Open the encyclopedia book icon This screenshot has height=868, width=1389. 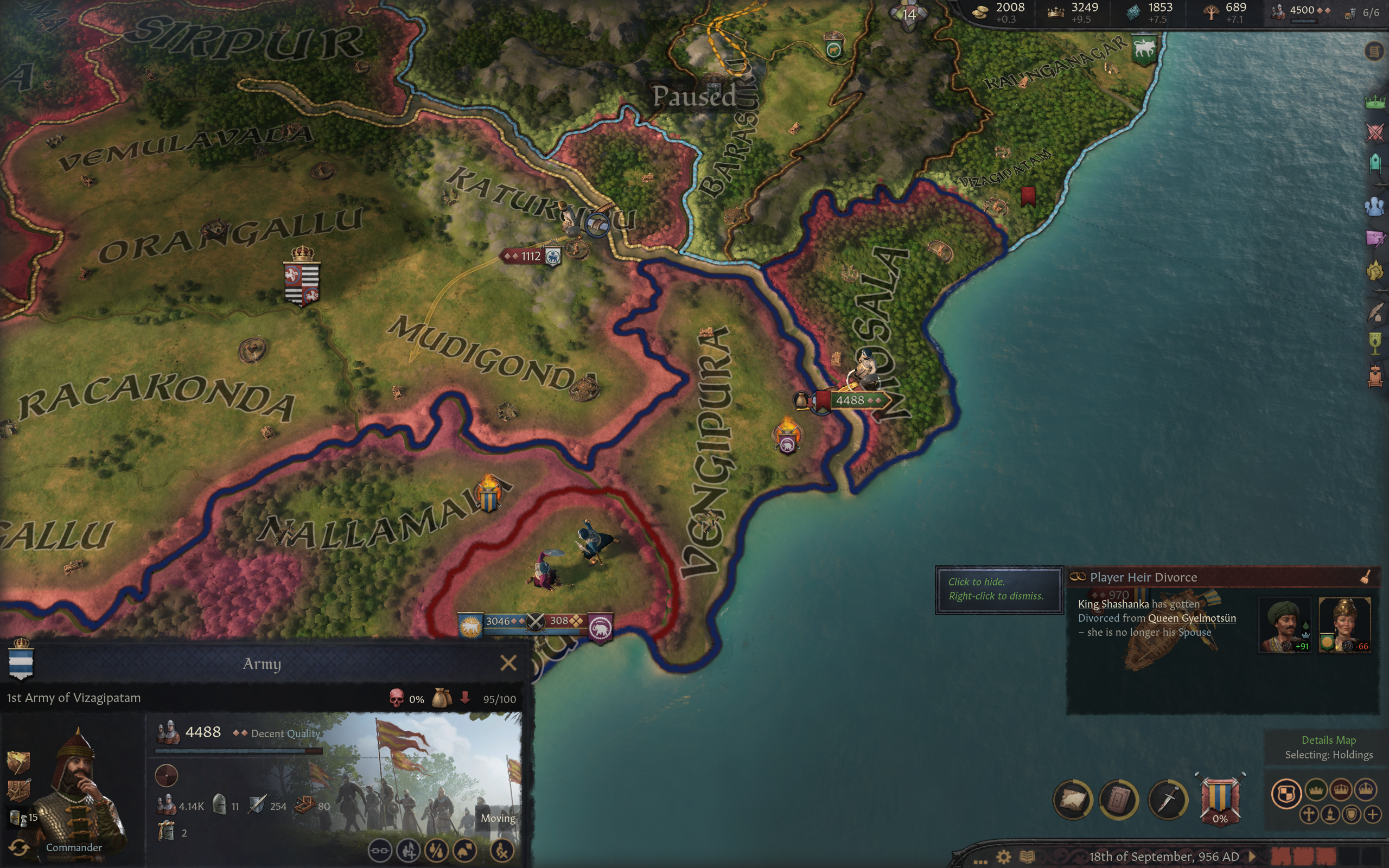coord(1028,857)
